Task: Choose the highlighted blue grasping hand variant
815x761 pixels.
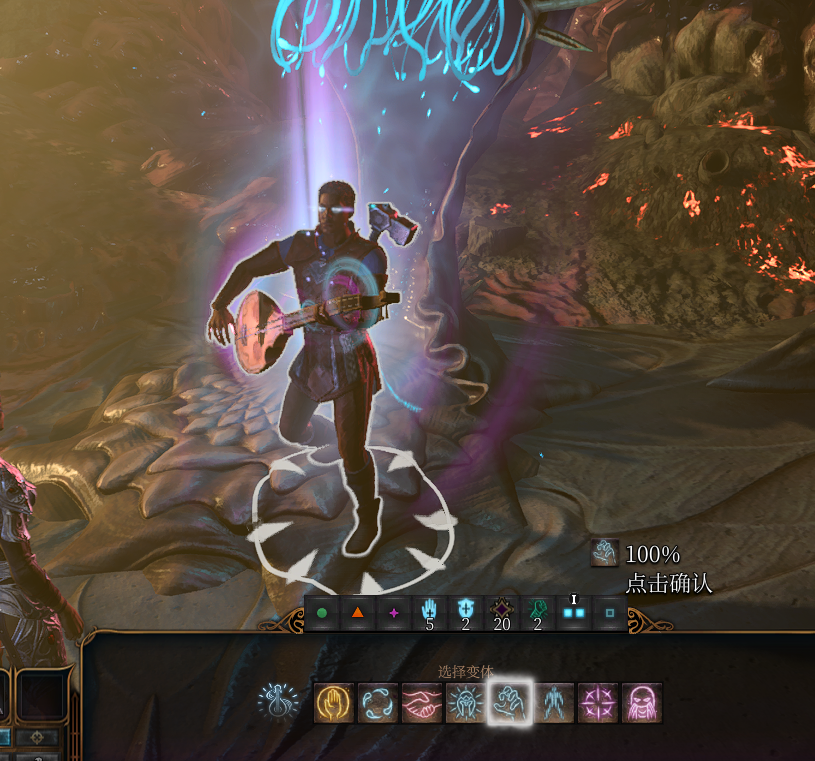Action: coord(510,703)
